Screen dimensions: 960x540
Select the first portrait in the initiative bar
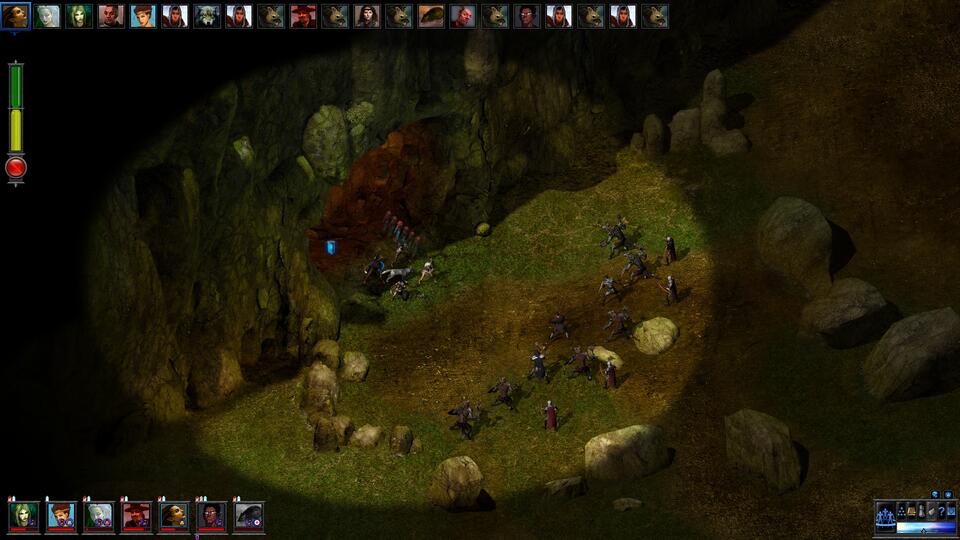[x=15, y=16]
